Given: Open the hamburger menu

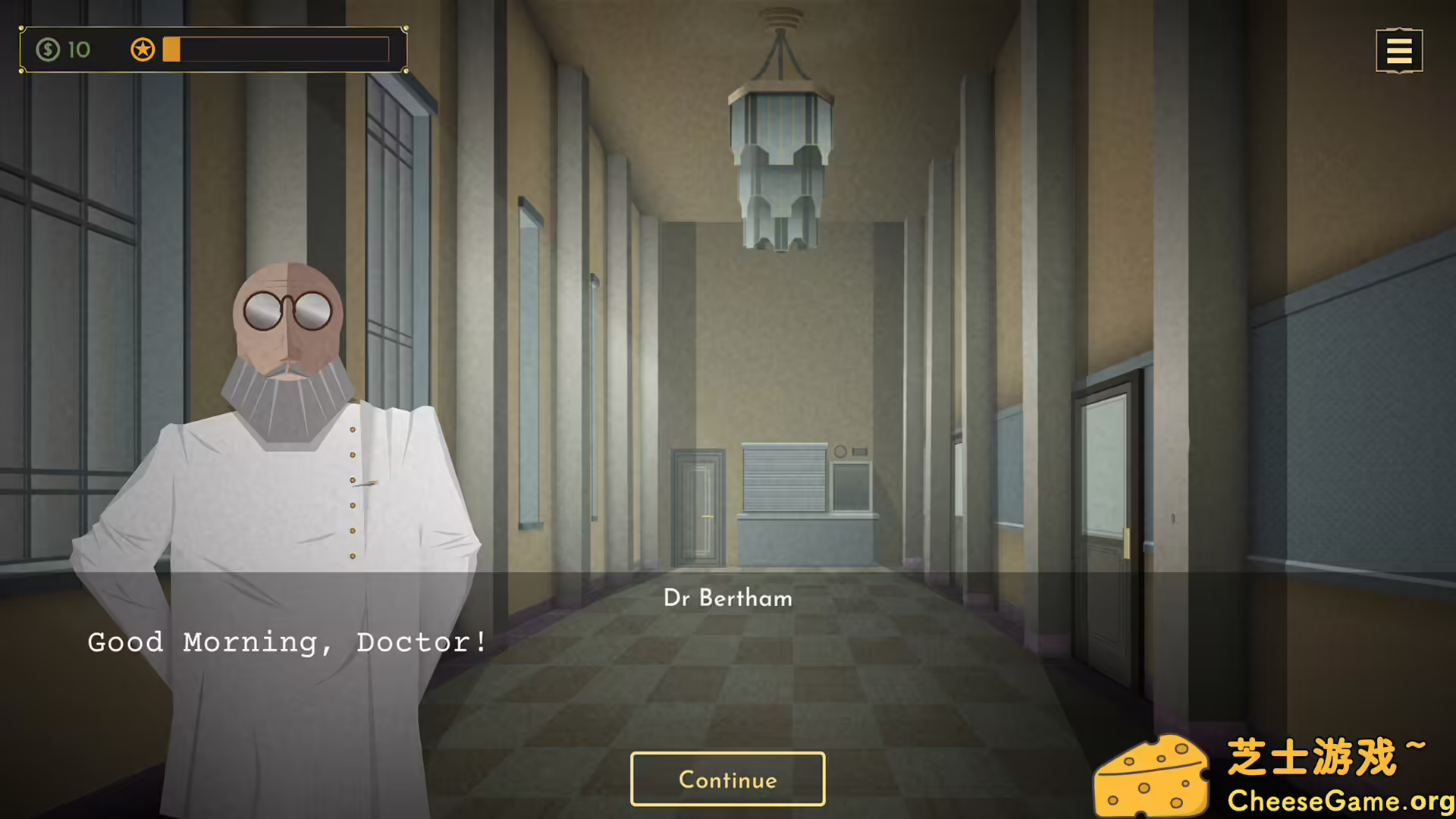Looking at the screenshot, I should point(1399,50).
